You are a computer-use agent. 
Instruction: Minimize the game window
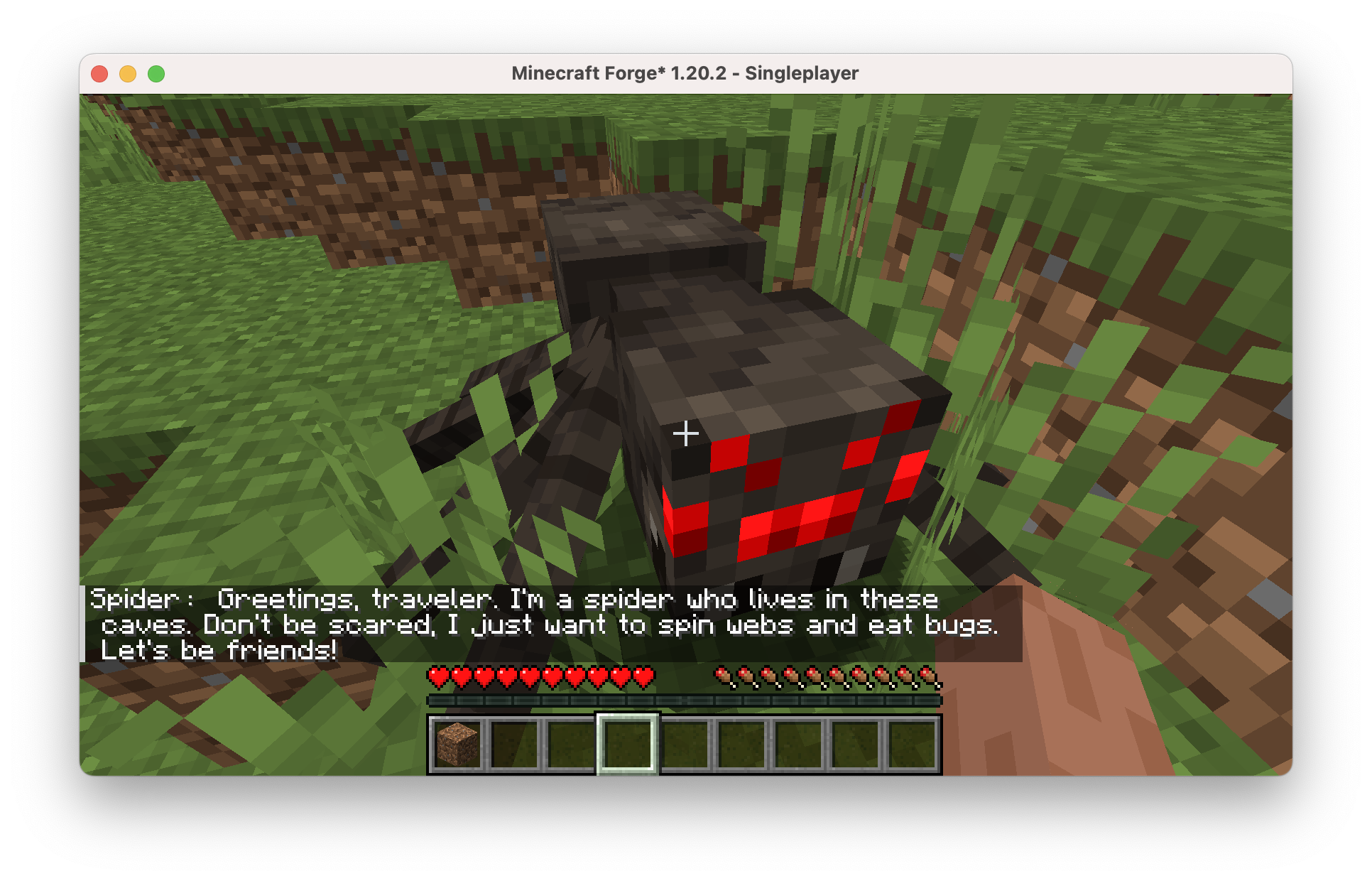coord(128,74)
